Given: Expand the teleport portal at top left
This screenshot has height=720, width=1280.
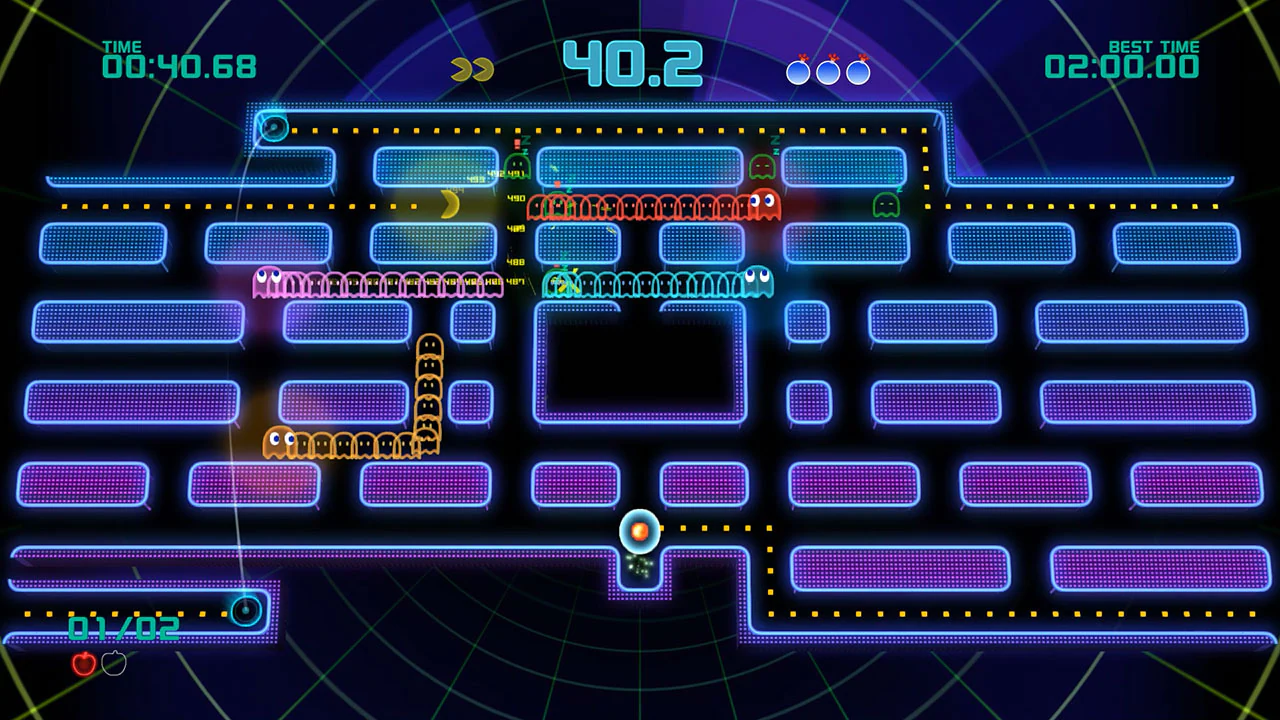Looking at the screenshot, I should coord(273,127).
